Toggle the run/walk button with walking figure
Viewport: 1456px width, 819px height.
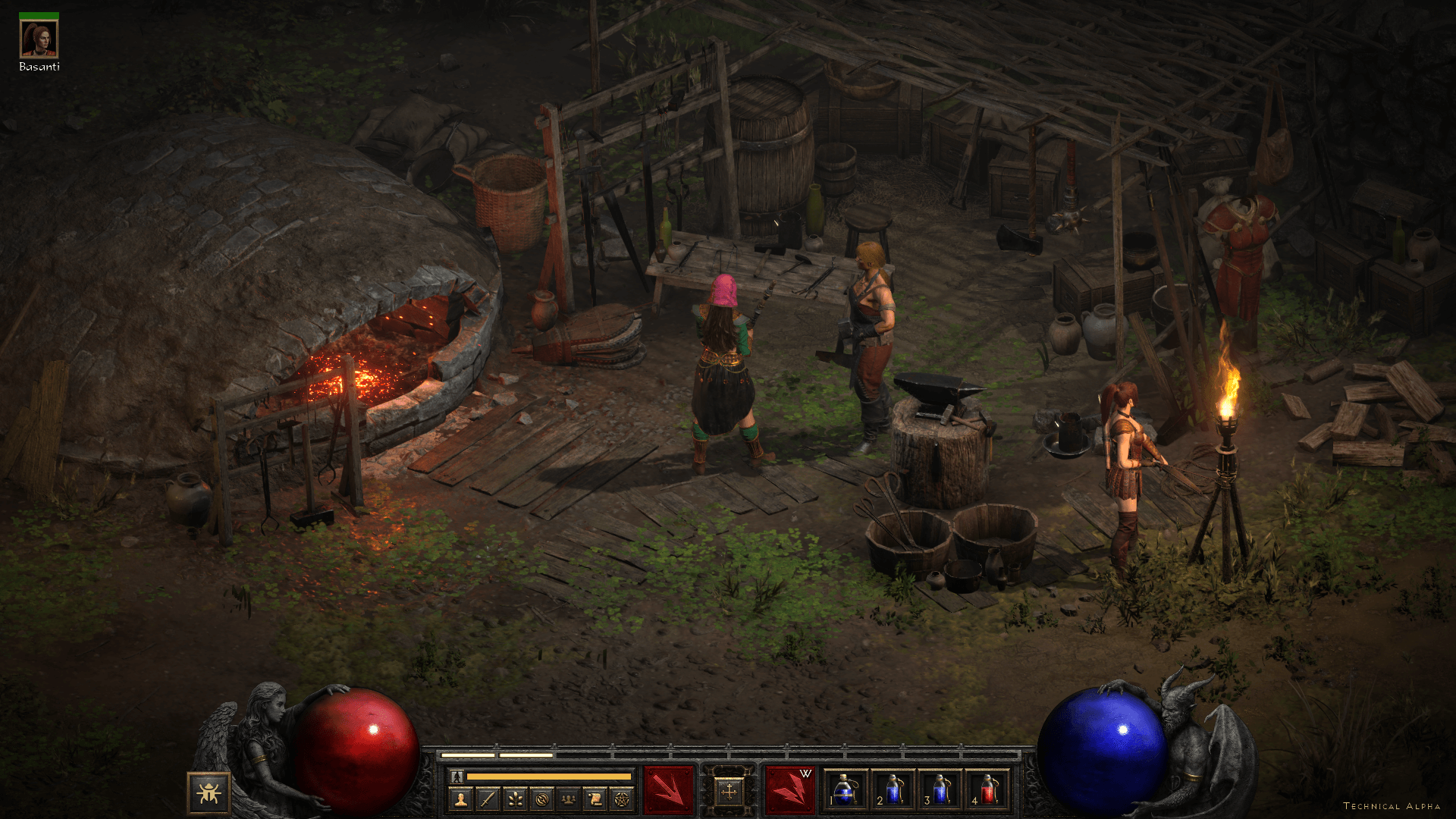point(457,777)
